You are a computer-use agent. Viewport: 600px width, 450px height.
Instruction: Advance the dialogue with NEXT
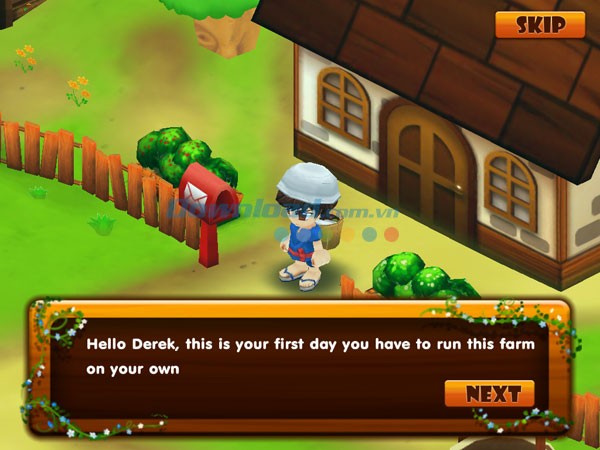[x=489, y=393]
